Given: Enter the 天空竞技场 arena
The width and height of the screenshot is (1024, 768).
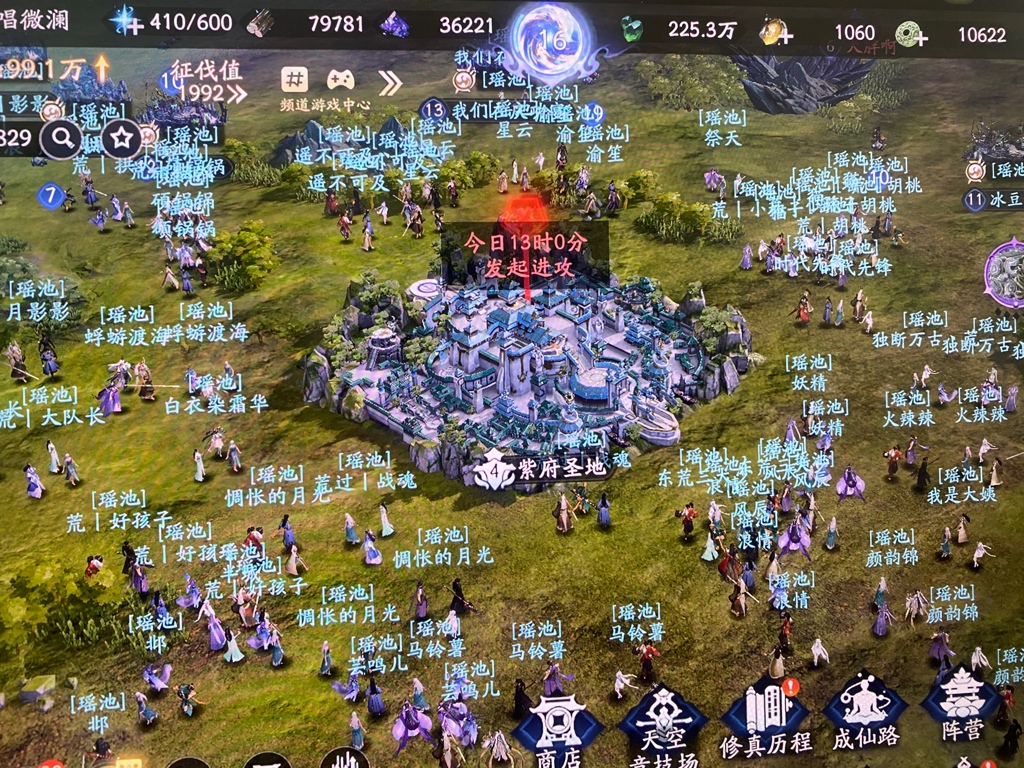Looking at the screenshot, I should pos(661,722).
